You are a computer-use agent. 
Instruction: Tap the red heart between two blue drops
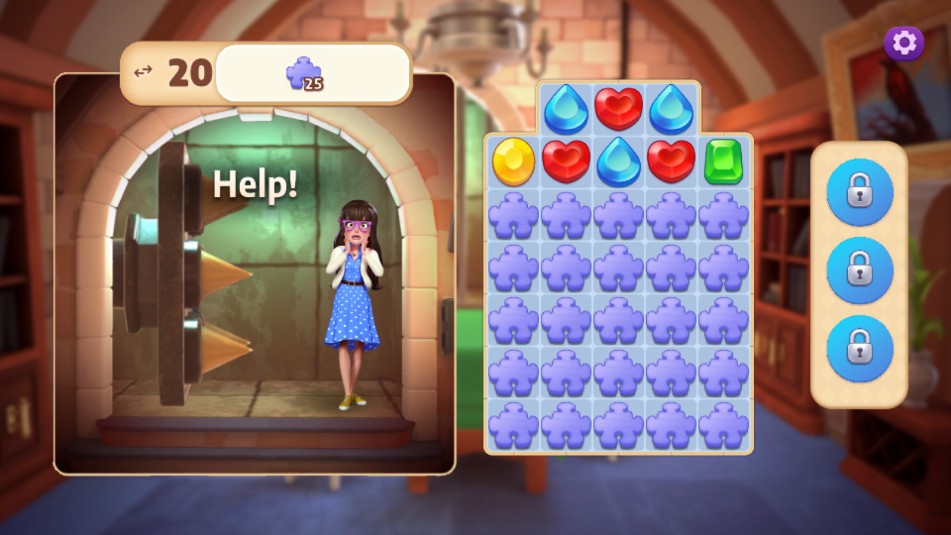pyautogui.click(x=618, y=108)
